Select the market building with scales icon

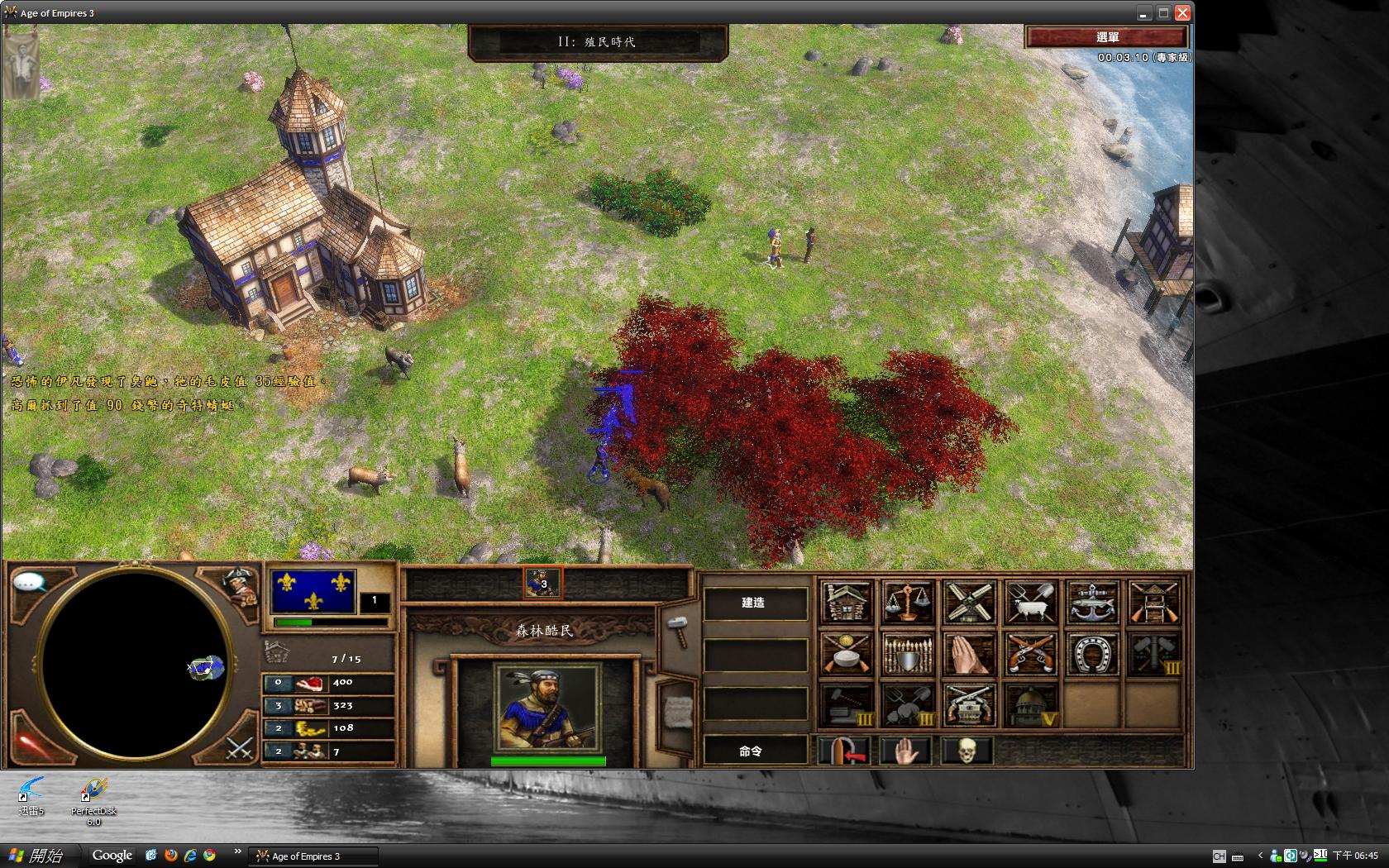tap(907, 602)
